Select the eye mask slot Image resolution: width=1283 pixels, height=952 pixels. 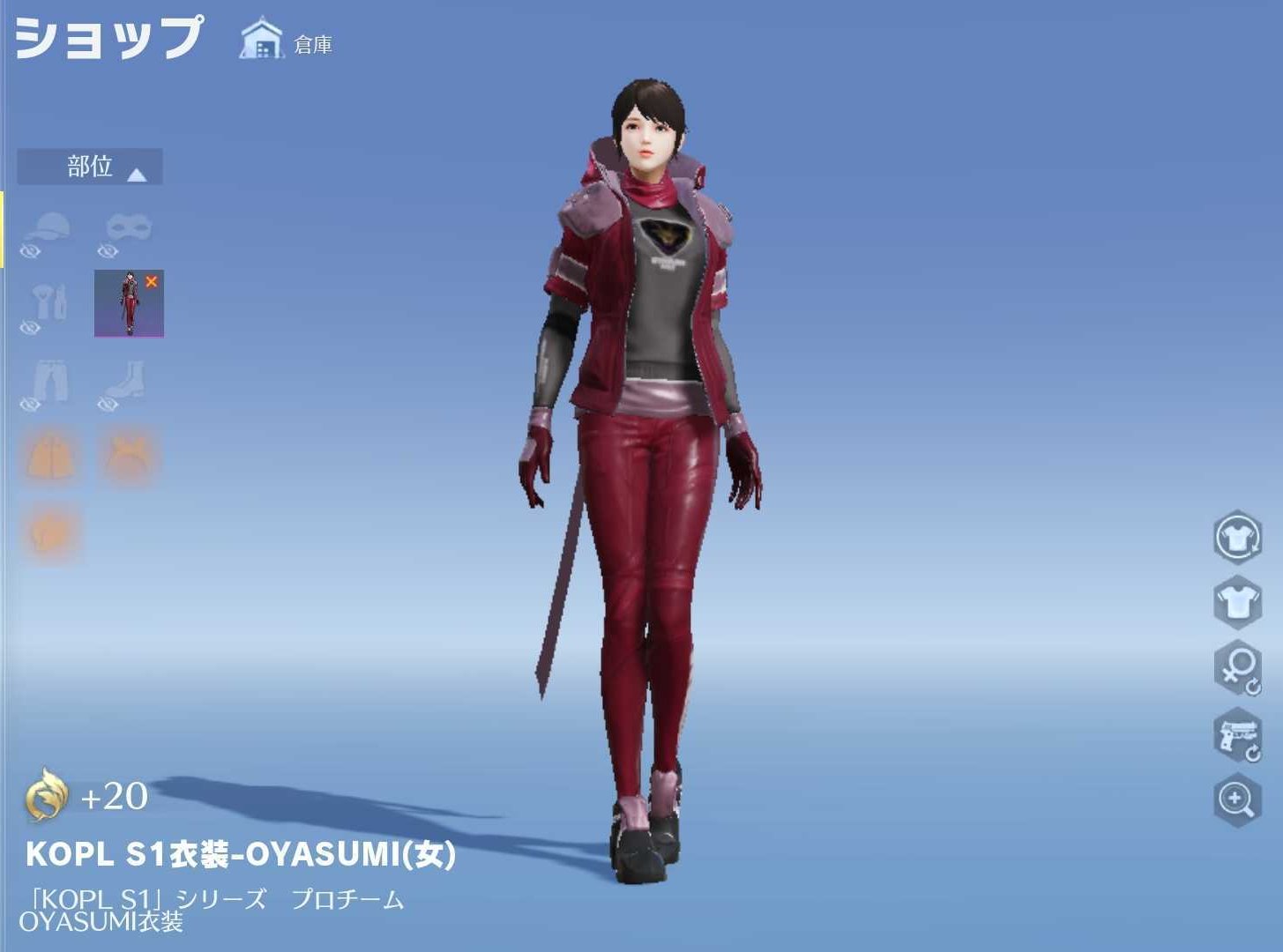click(x=129, y=229)
